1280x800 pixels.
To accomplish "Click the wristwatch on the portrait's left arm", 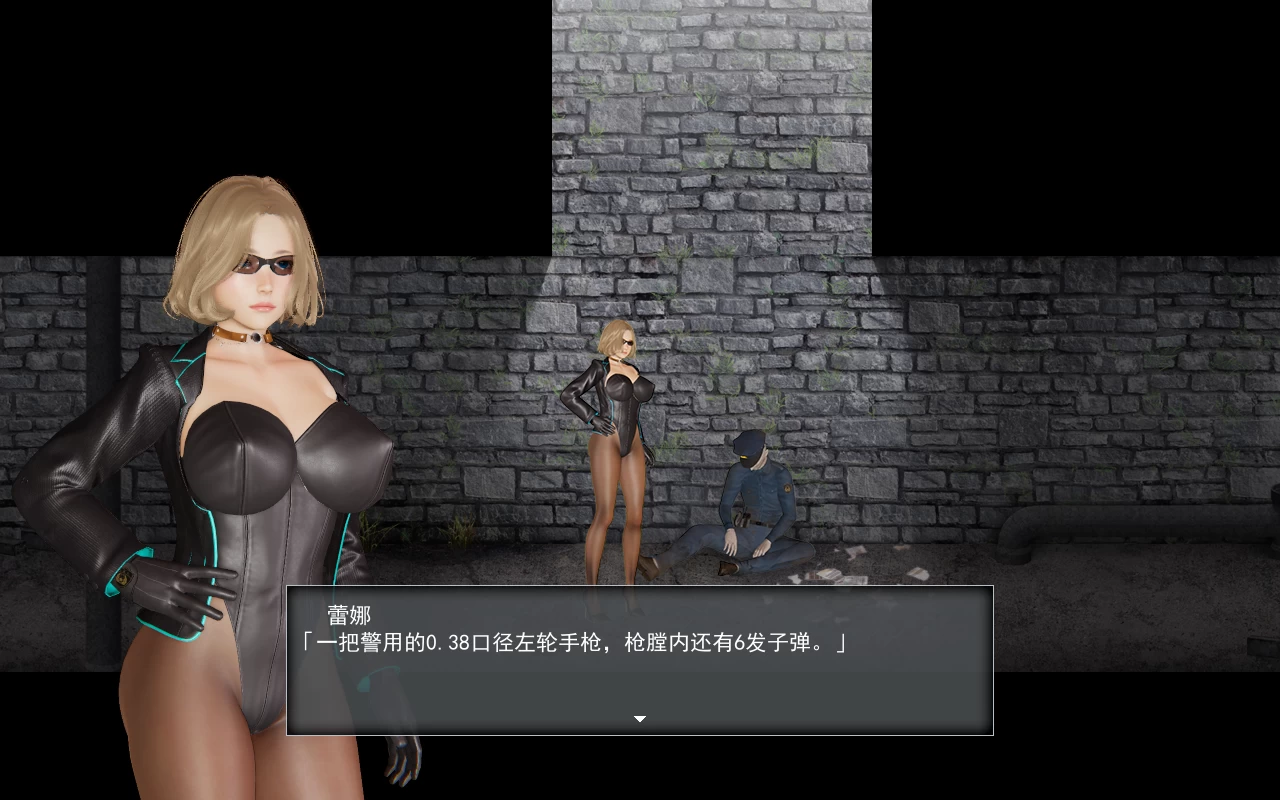I will [123, 577].
